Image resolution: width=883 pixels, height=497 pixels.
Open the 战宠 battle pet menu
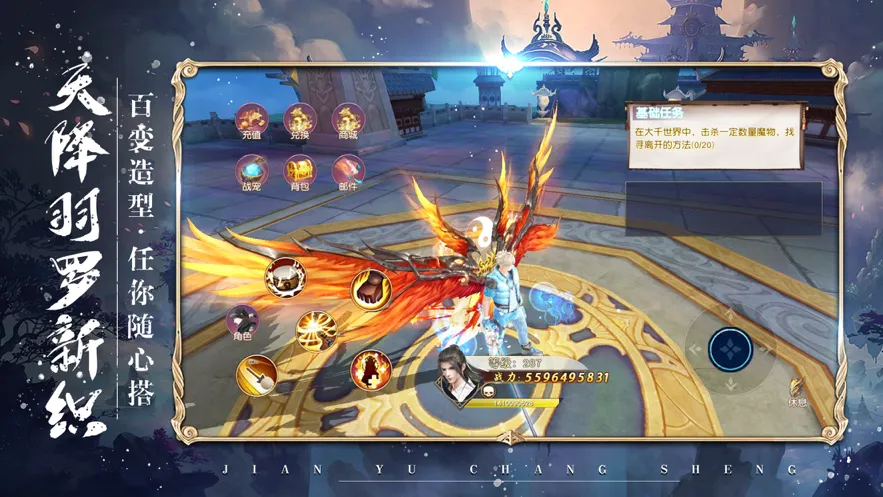(250, 172)
